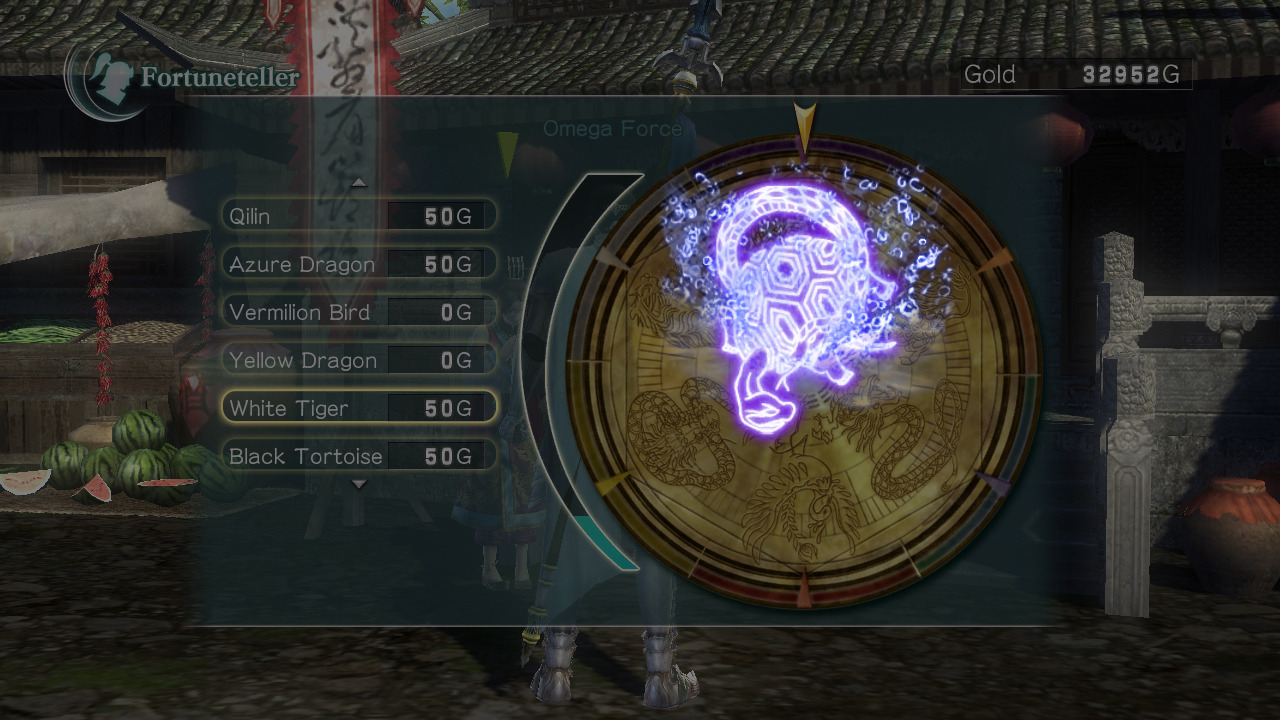The height and width of the screenshot is (720, 1280).
Task: Click the teal wedge marker on the wheel's lower left
Action: pos(613,480)
